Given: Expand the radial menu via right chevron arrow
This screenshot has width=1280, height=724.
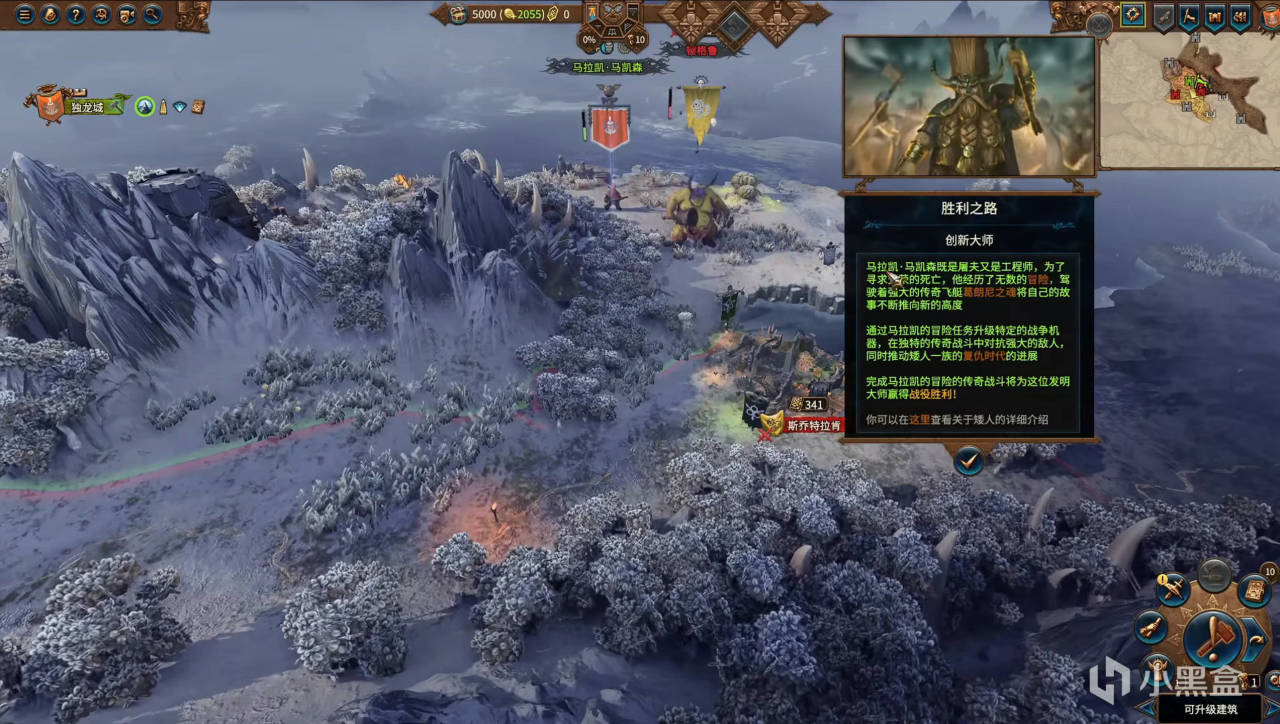Looking at the screenshot, I should pos(1255,639).
